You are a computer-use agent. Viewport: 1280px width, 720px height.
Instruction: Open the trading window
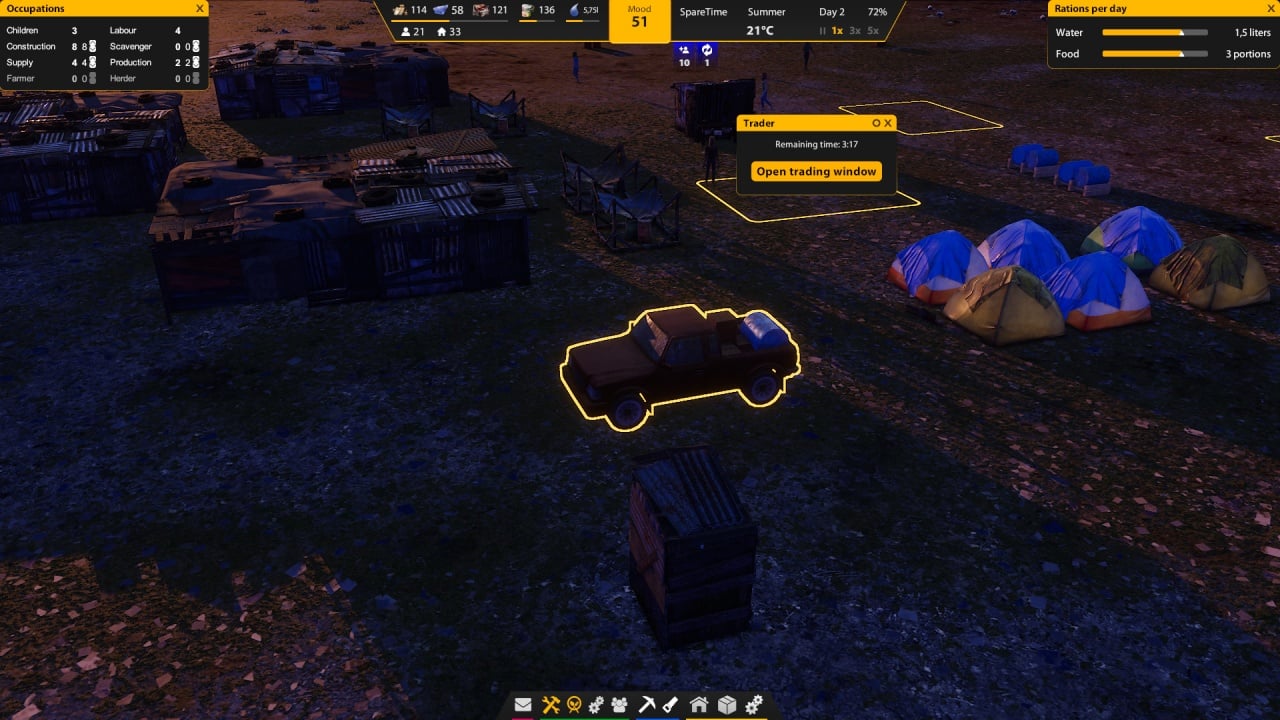point(816,171)
